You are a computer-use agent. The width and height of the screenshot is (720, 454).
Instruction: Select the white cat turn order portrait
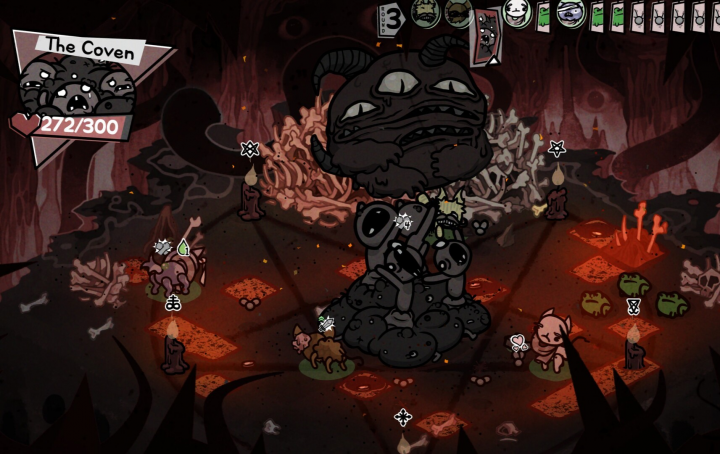pos(516,13)
